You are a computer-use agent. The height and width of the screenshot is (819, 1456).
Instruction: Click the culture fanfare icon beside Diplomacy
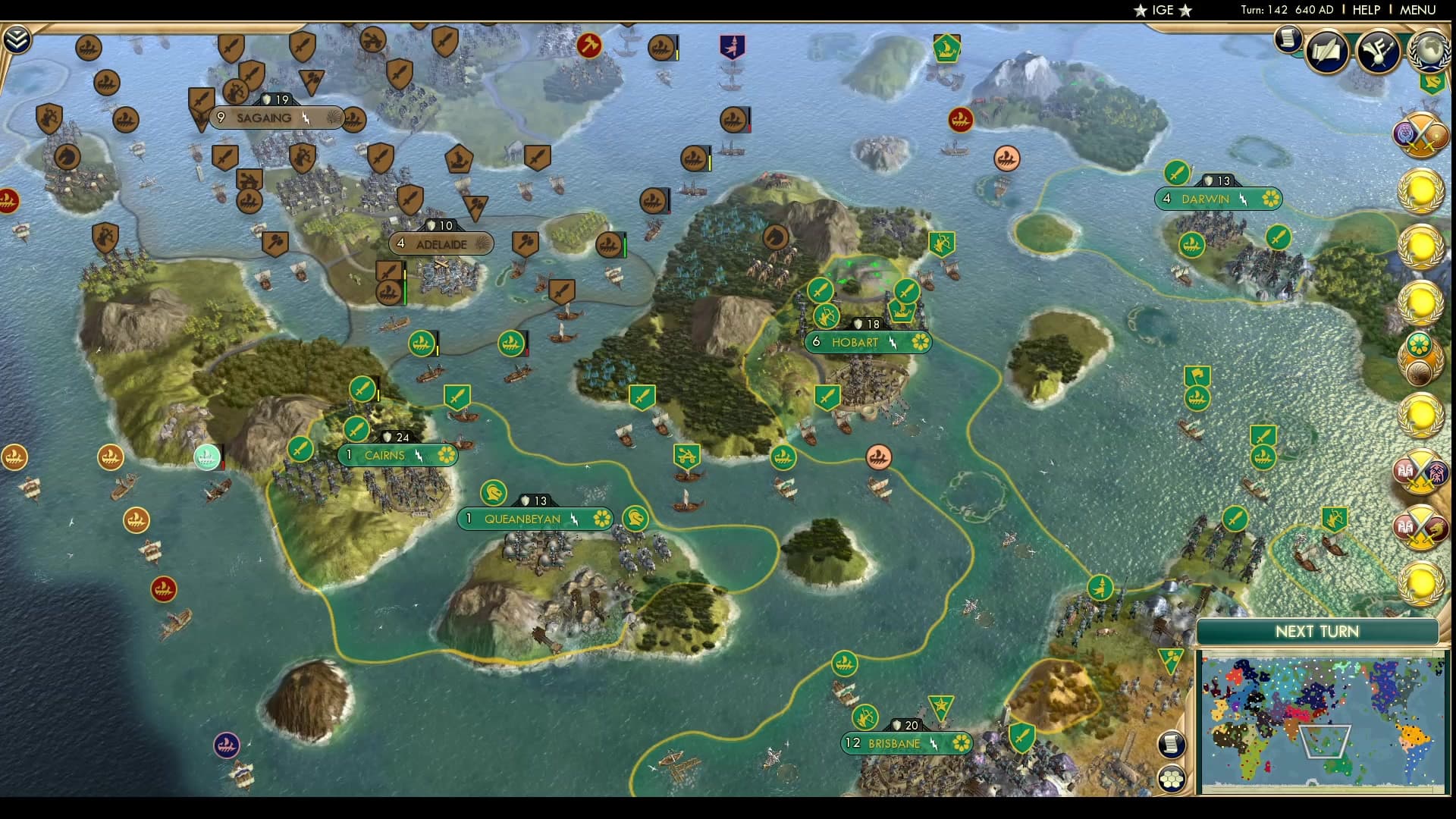pos(1379,52)
